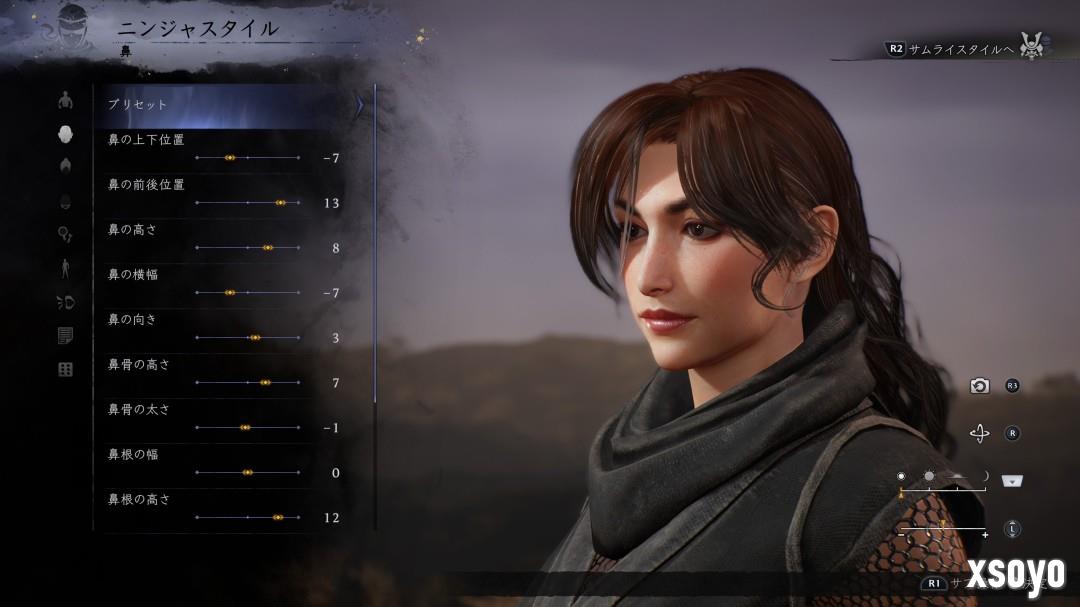This screenshot has width=1080, height=607.
Task: Open the grid category icon
Action: point(66,370)
